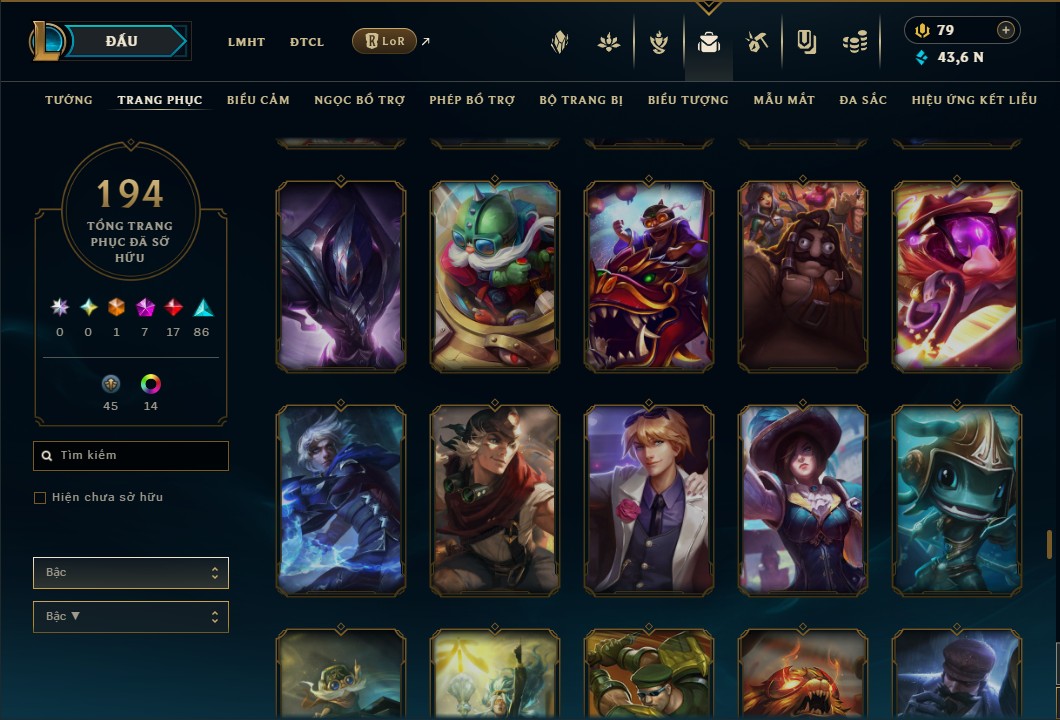This screenshot has height=720, width=1060.
Task: Toggle the Hiện chưa sở hữu checkbox
Action: coord(40,498)
